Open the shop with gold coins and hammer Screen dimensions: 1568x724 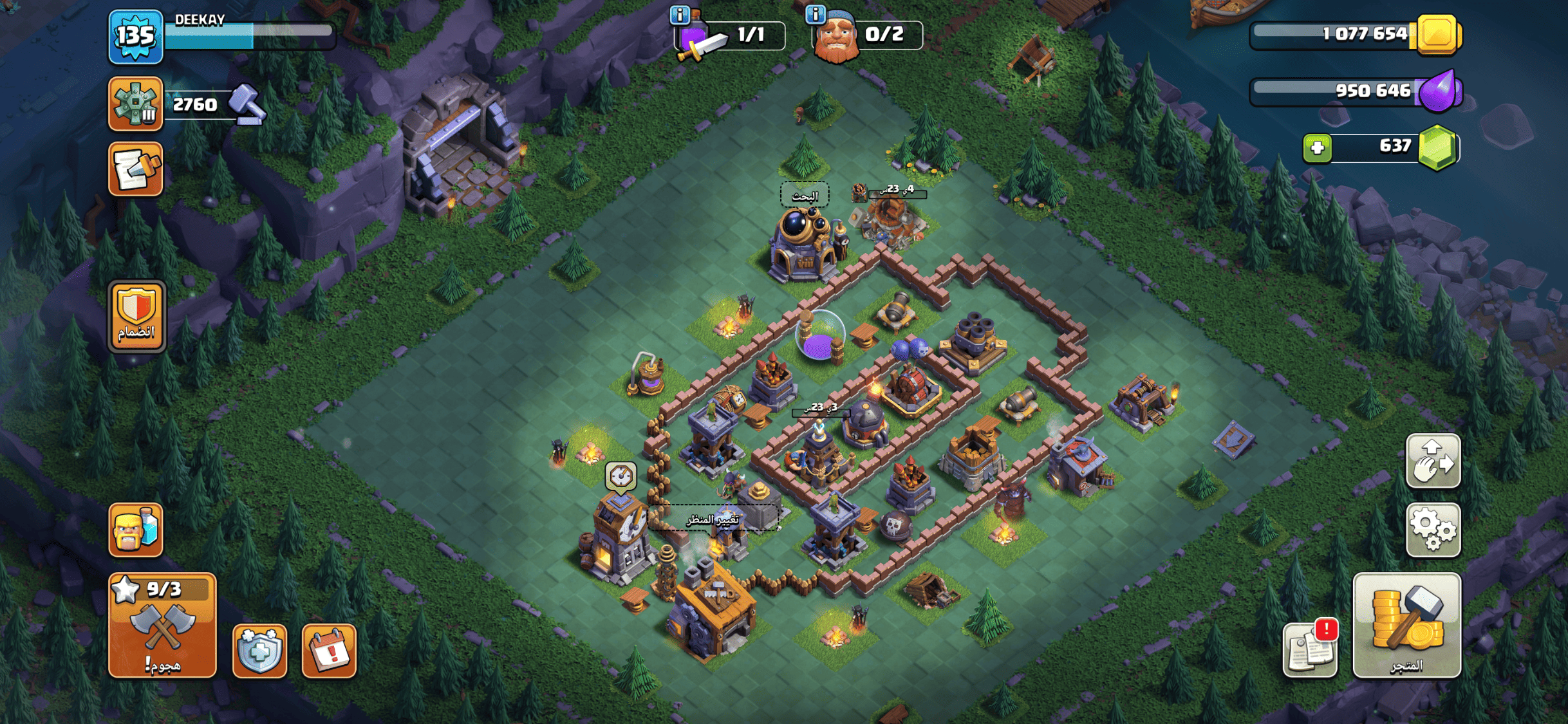1406,626
